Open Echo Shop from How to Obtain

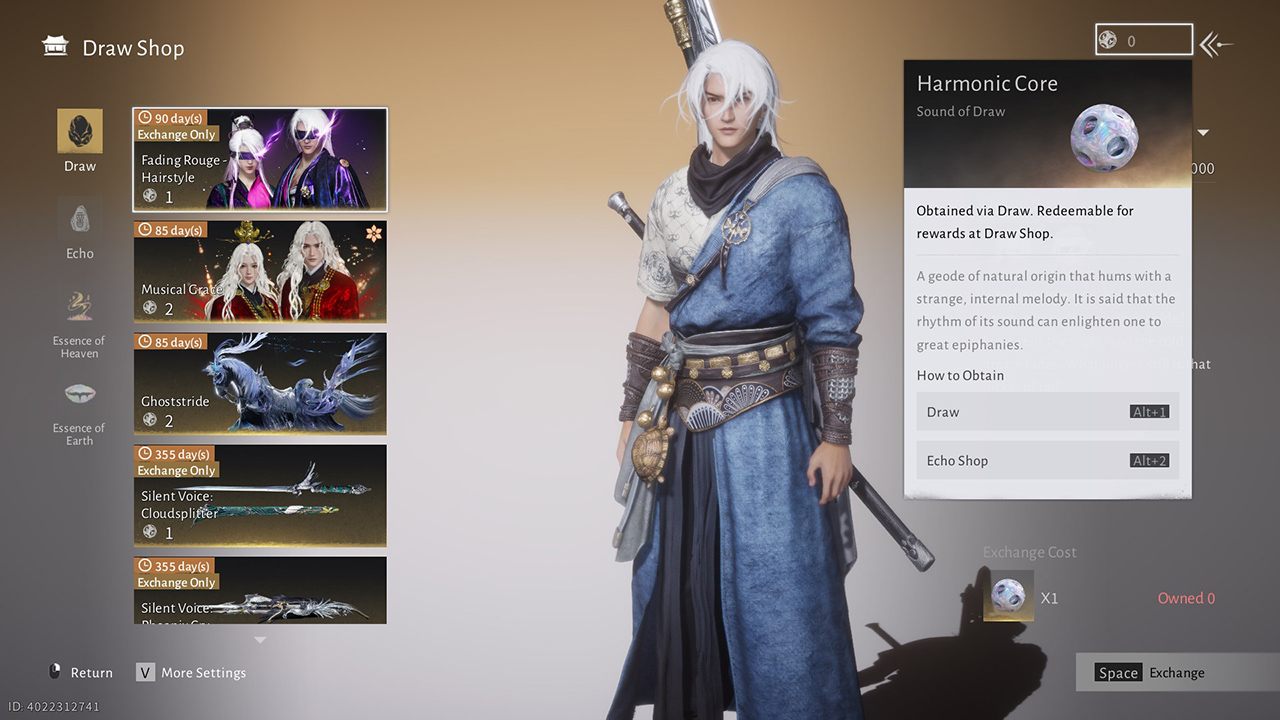click(1047, 461)
